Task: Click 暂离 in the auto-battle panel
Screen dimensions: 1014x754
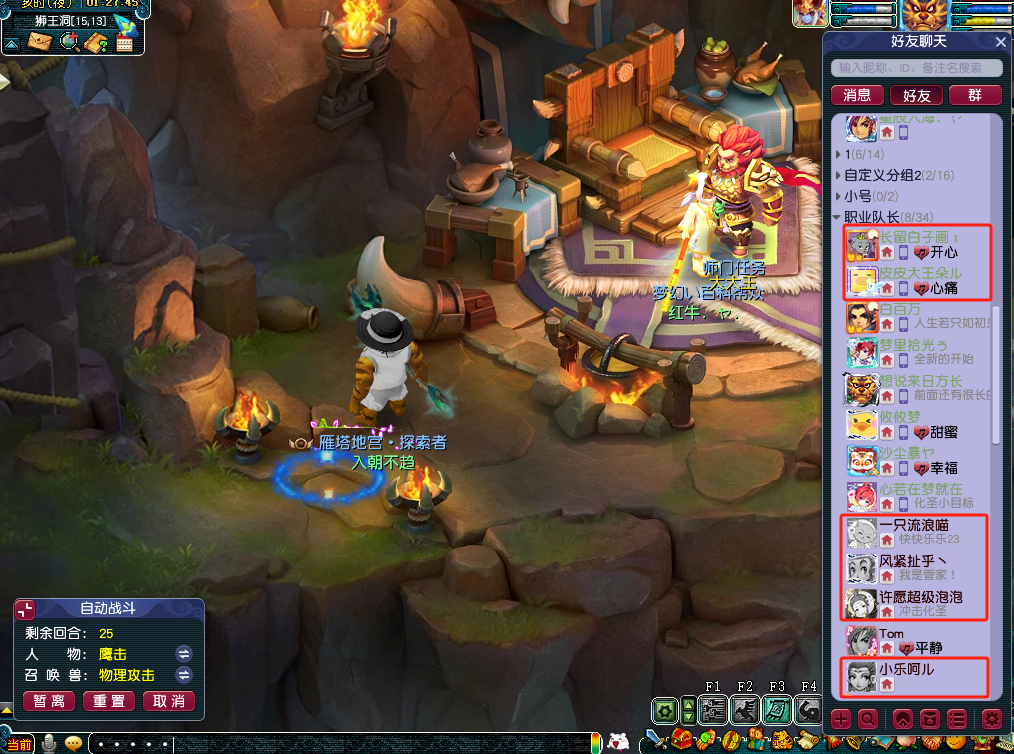Action: point(50,701)
